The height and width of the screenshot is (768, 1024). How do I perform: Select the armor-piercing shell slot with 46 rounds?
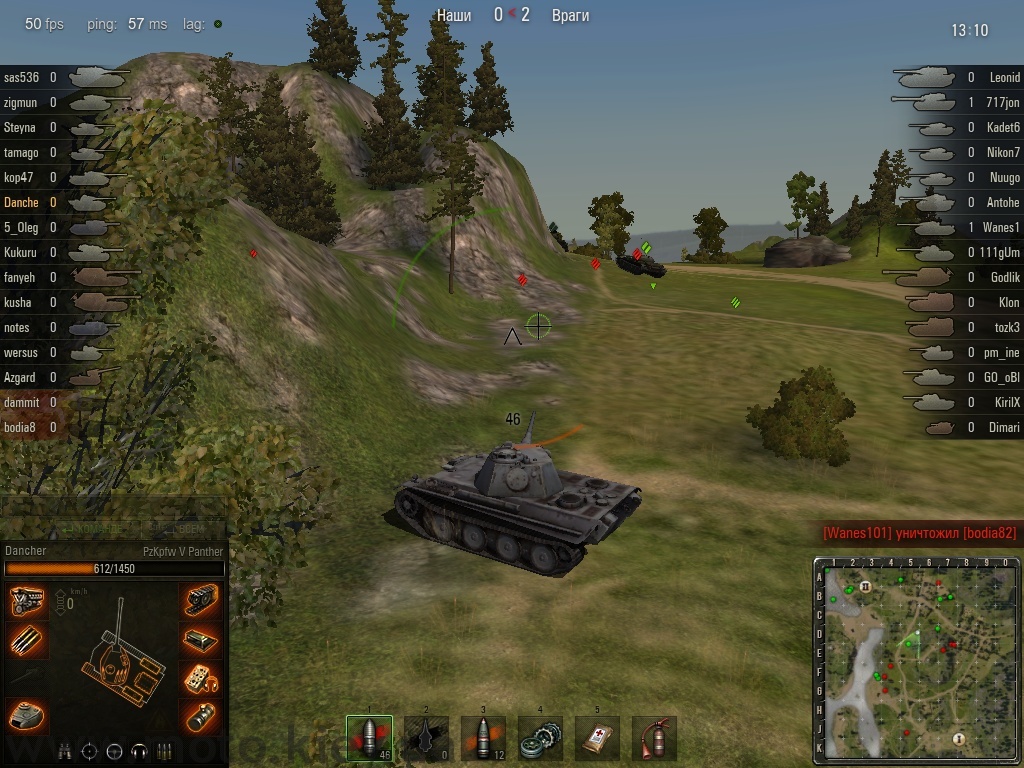tap(369, 738)
